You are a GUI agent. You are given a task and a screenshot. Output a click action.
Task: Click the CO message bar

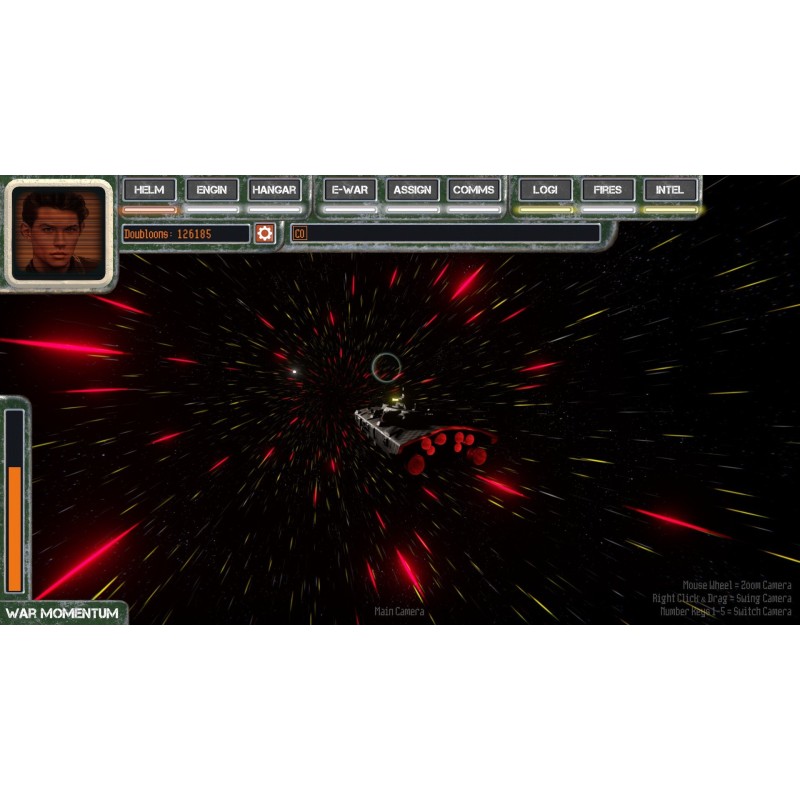tap(446, 233)
